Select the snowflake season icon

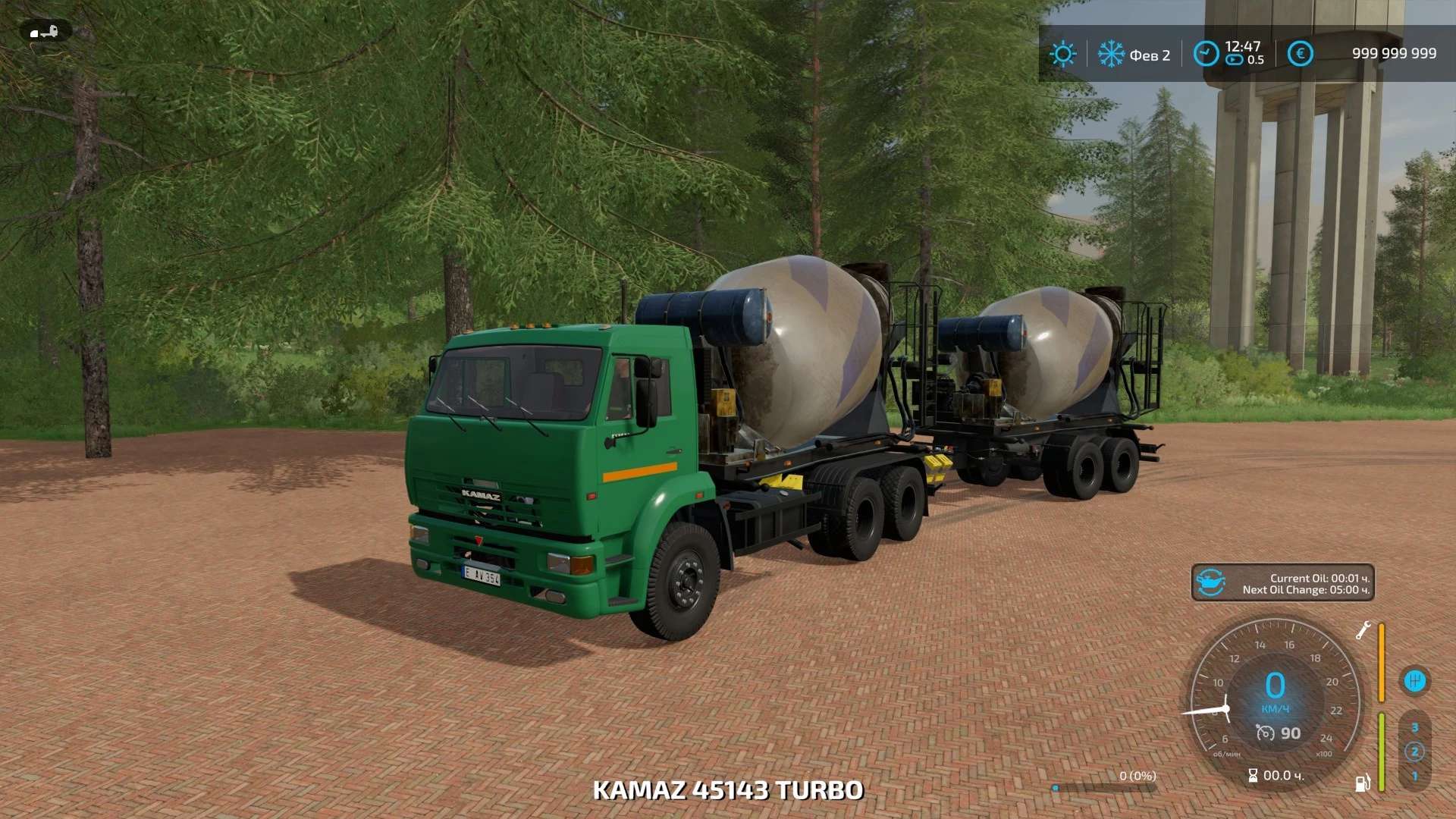click(1111, 54)
